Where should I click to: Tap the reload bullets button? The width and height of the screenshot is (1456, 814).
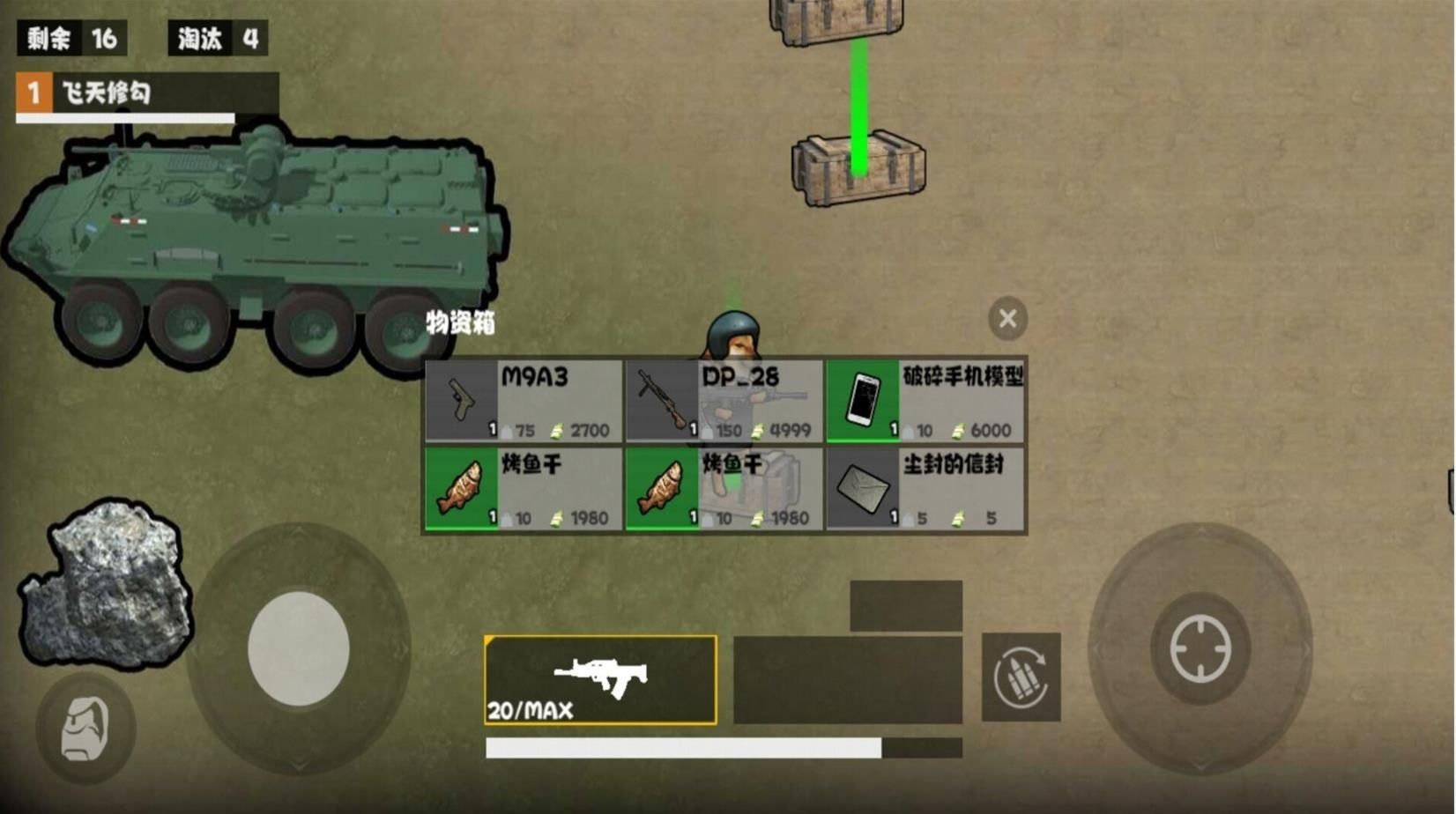point(1021,677)
